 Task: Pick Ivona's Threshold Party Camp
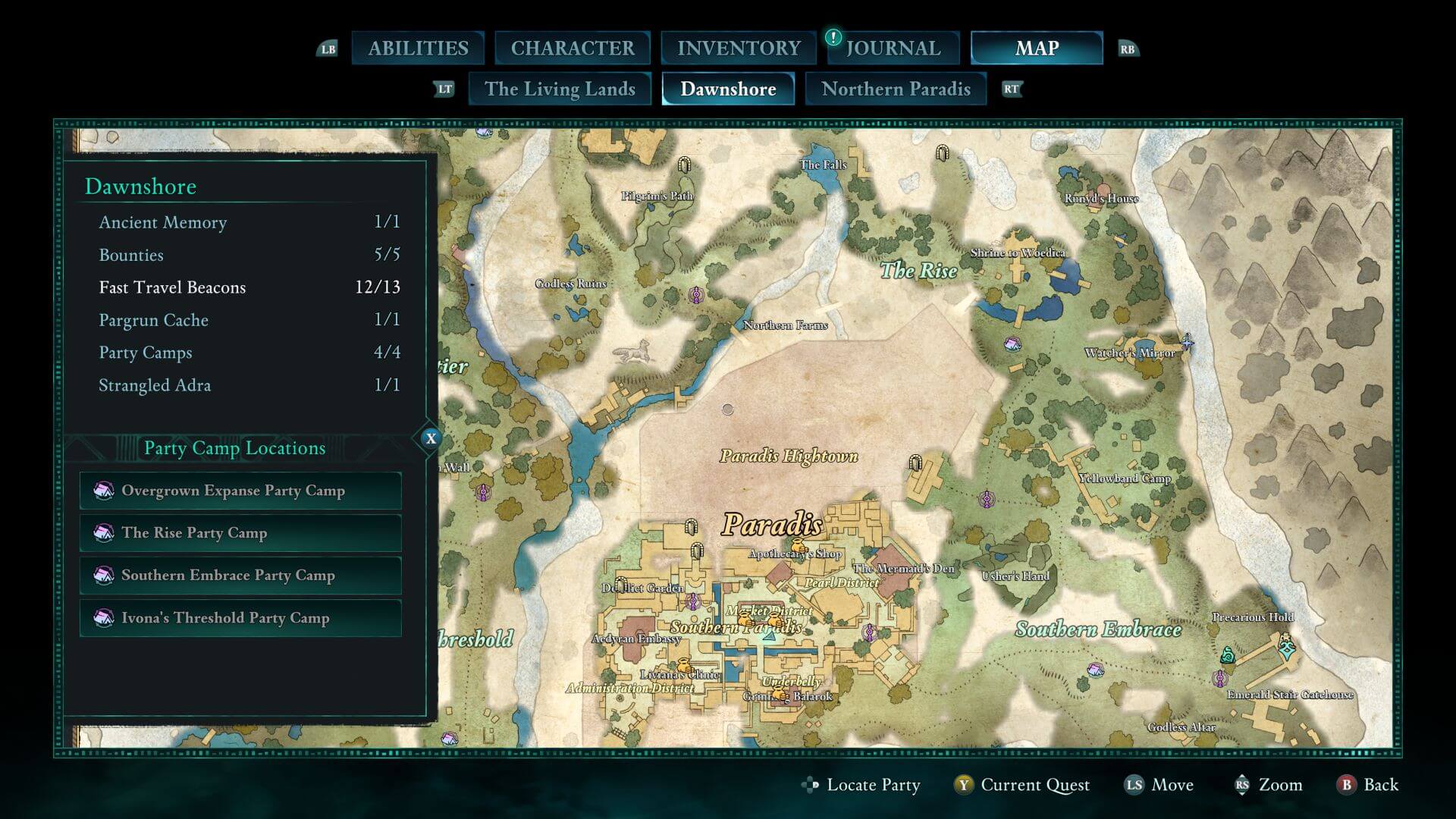tap(240, 618)
